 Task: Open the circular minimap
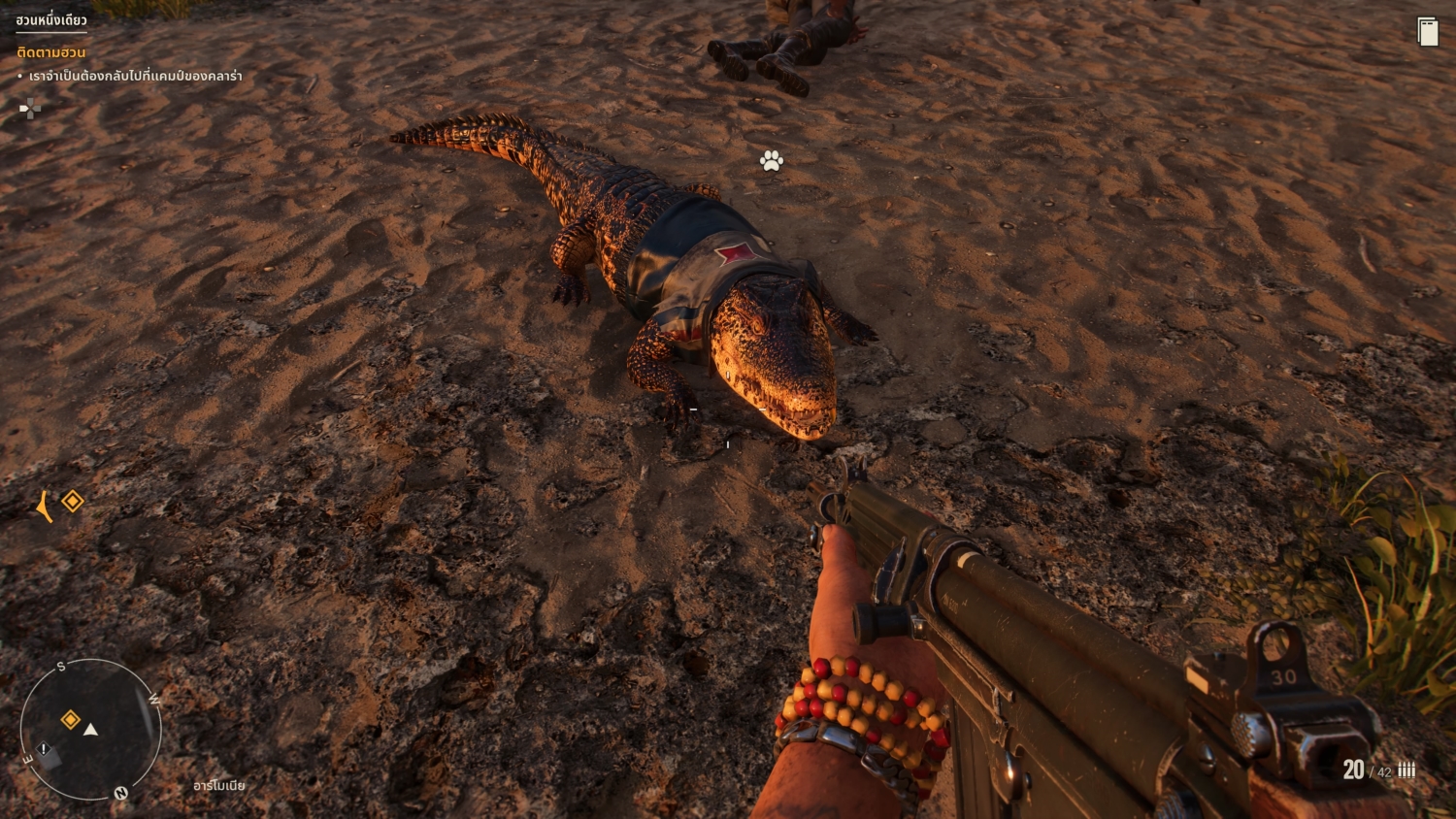90,730
